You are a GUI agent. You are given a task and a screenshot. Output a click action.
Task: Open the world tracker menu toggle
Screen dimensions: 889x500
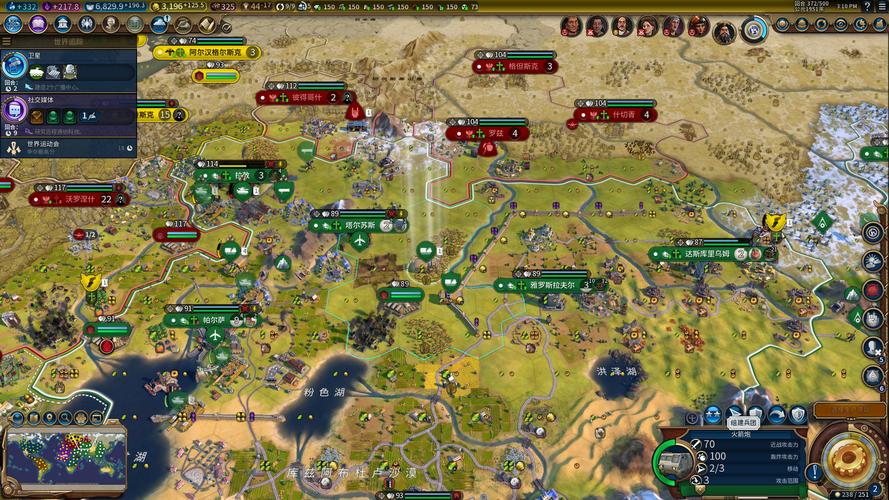(8, 42)
